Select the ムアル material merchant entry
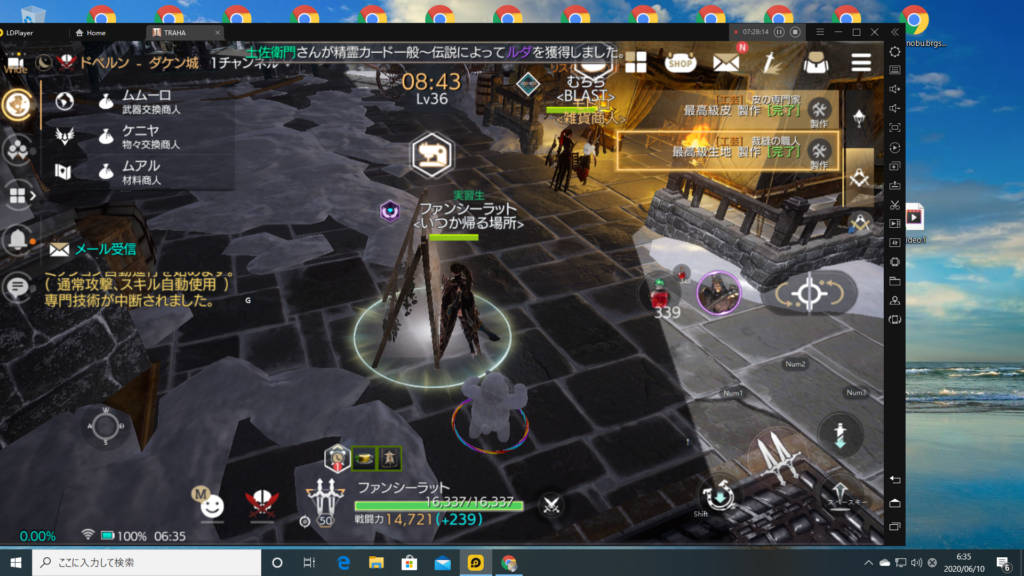This screenshot has height=576, width=1024. [x=139, y=172]
